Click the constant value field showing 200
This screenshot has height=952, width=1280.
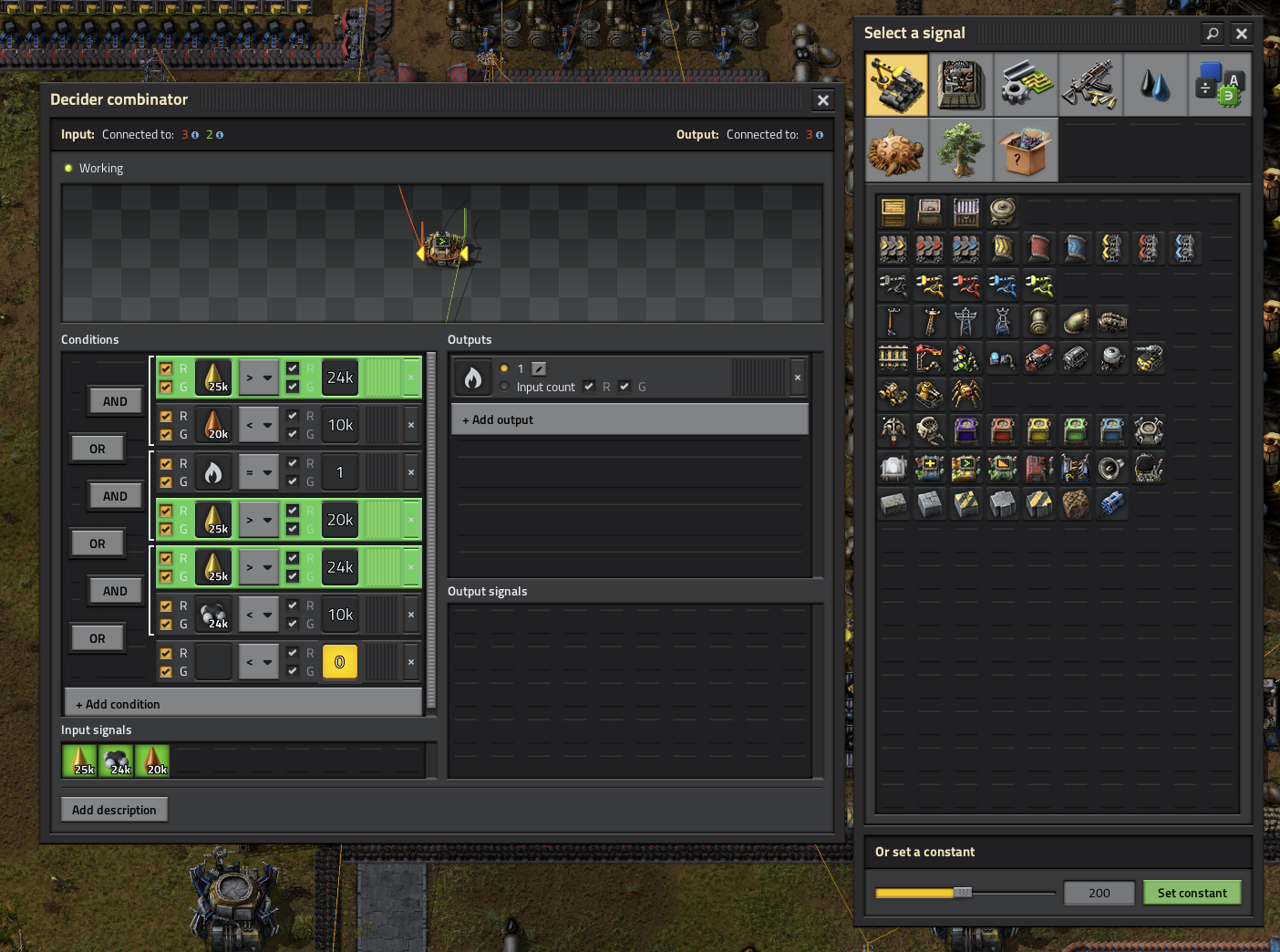click(1099, 893)
